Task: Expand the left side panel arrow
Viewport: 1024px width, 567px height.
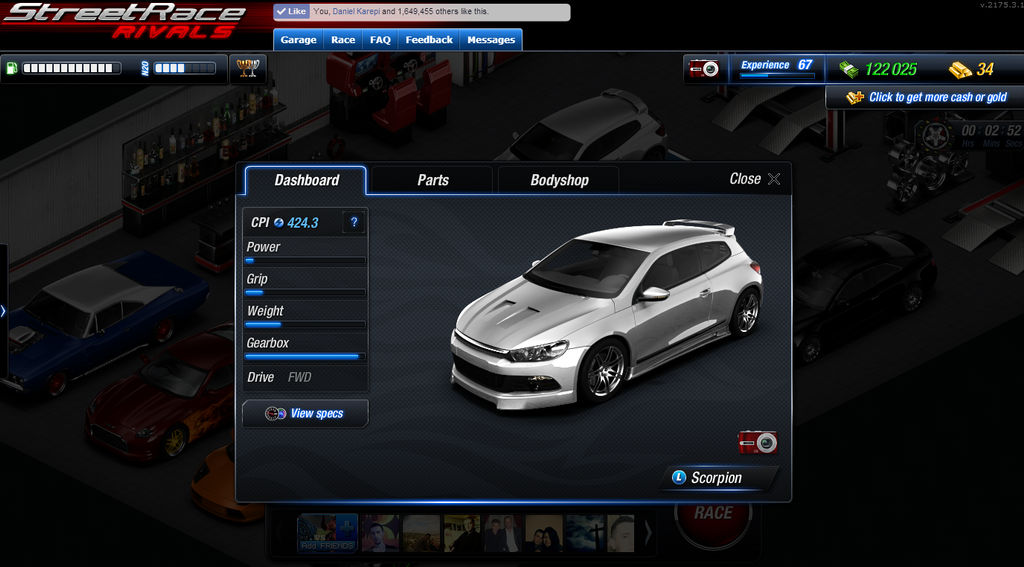Action: click(3, 311)
